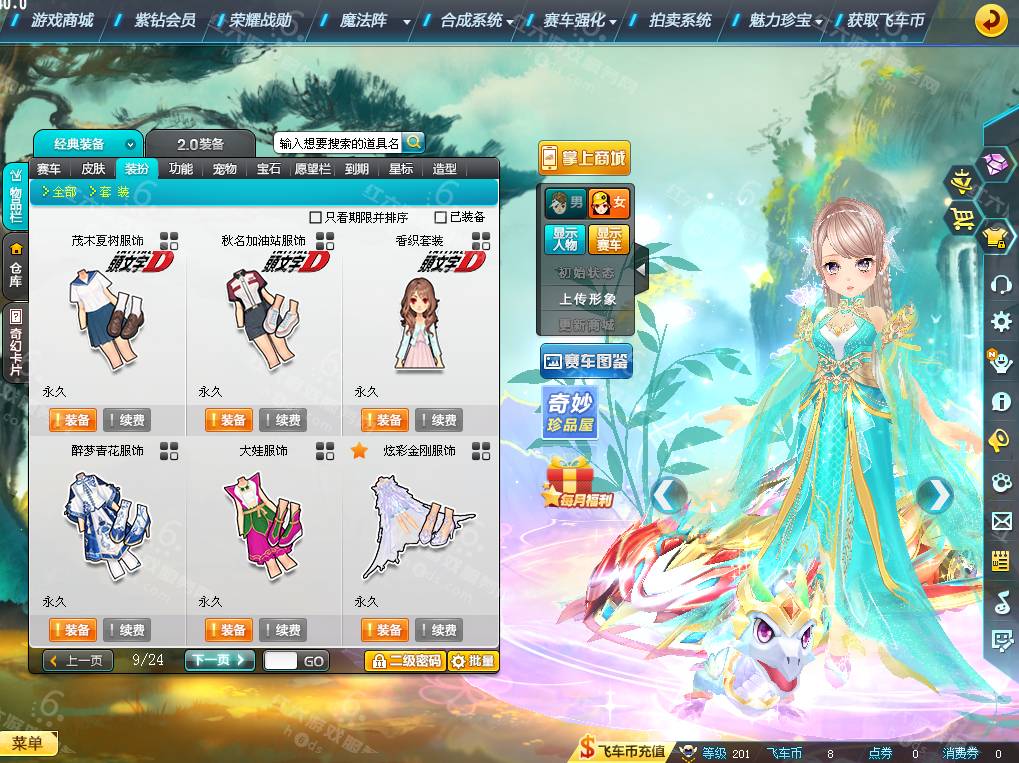Viewport: 1019px width, 763px height.
Task: Select the 女 female gender button
Action: click(608, 204)
